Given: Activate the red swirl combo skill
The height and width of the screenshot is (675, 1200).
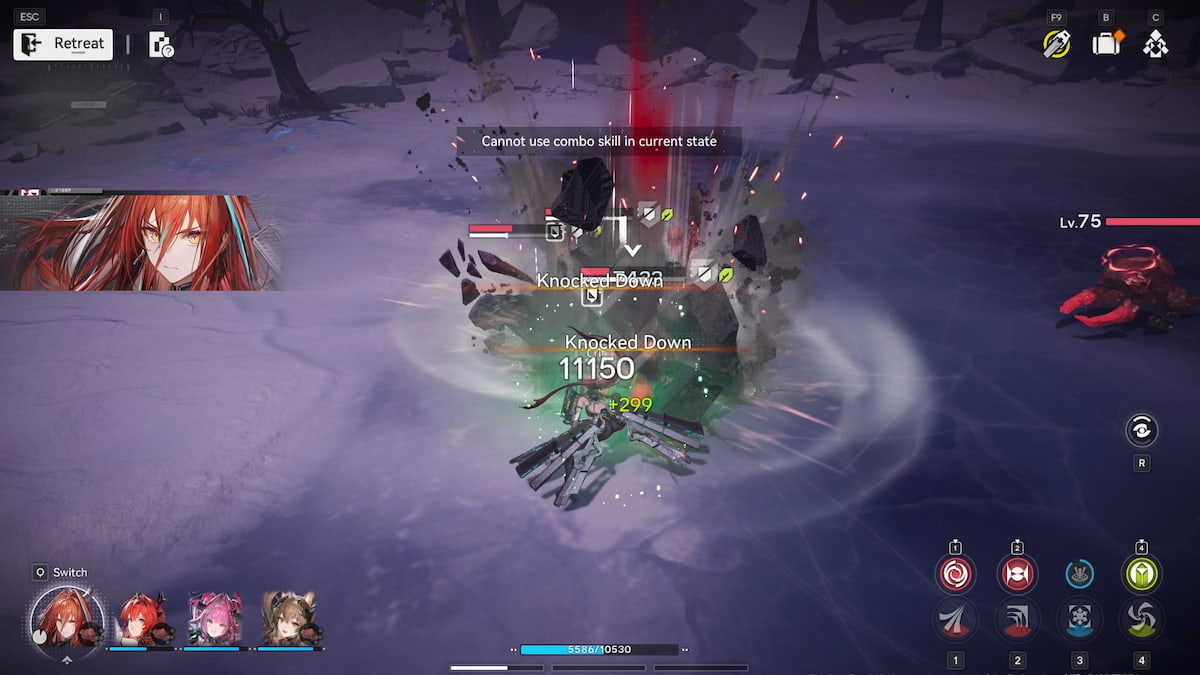Looking at the screenshot, I should click(955, 574).
